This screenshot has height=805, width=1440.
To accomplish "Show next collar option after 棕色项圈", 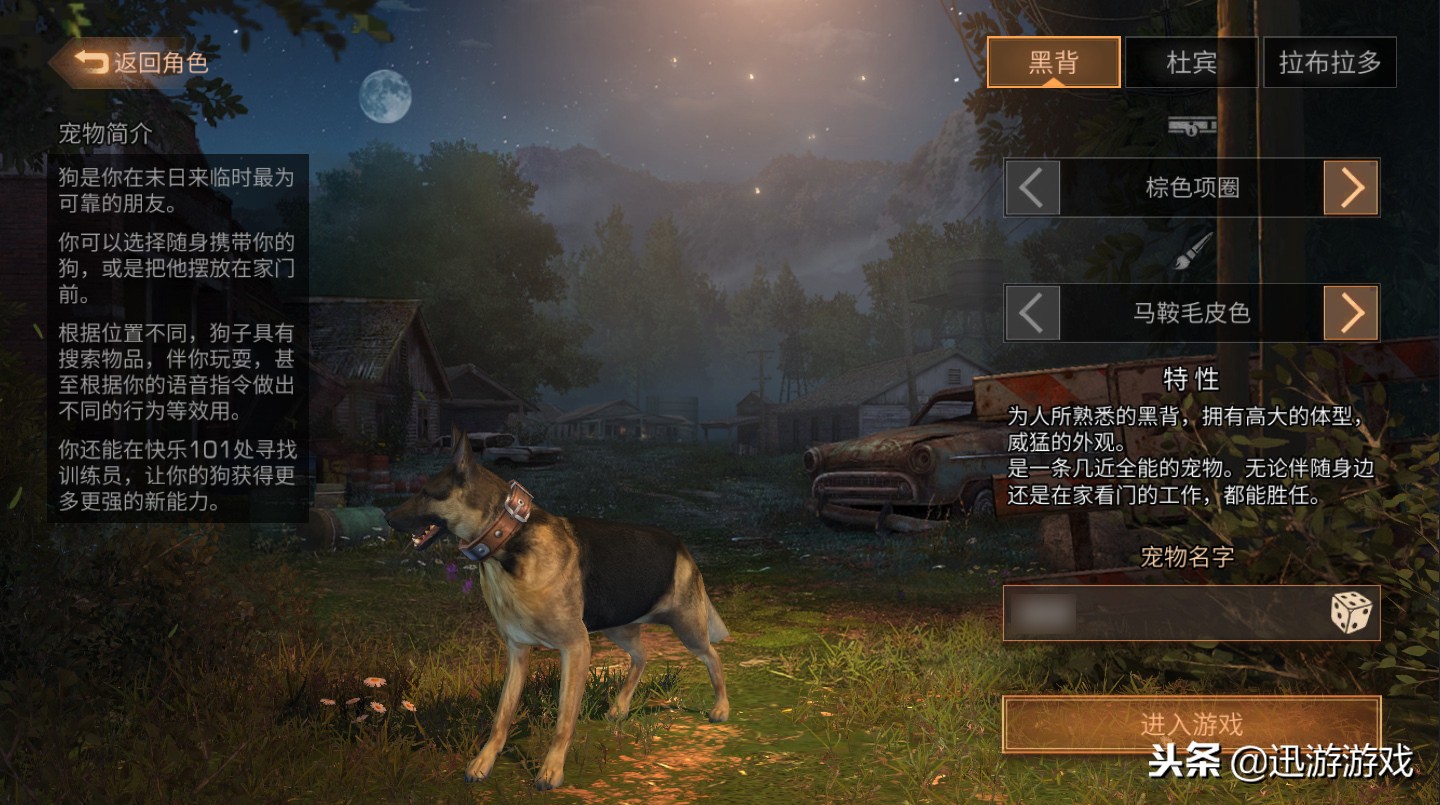I will [x=1351, y=187].
